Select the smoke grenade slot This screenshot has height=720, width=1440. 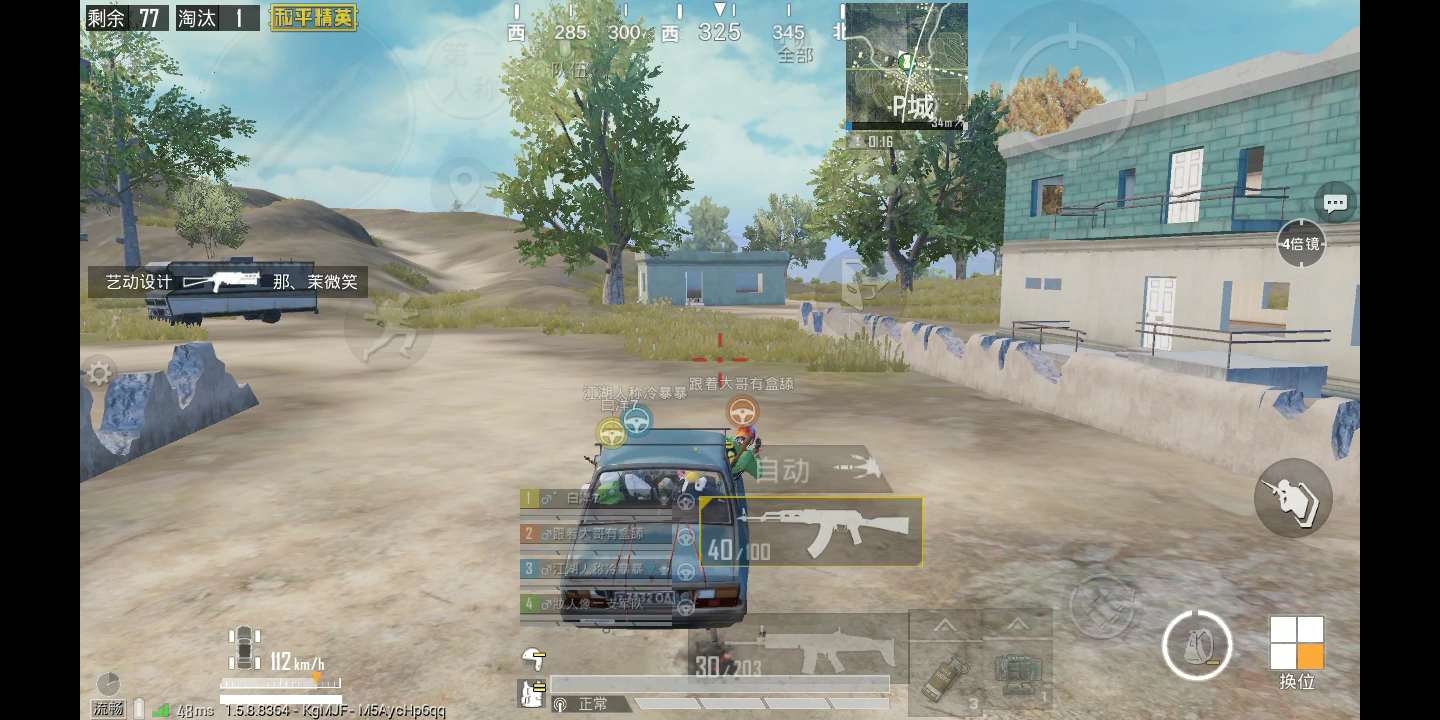(945, 677)
